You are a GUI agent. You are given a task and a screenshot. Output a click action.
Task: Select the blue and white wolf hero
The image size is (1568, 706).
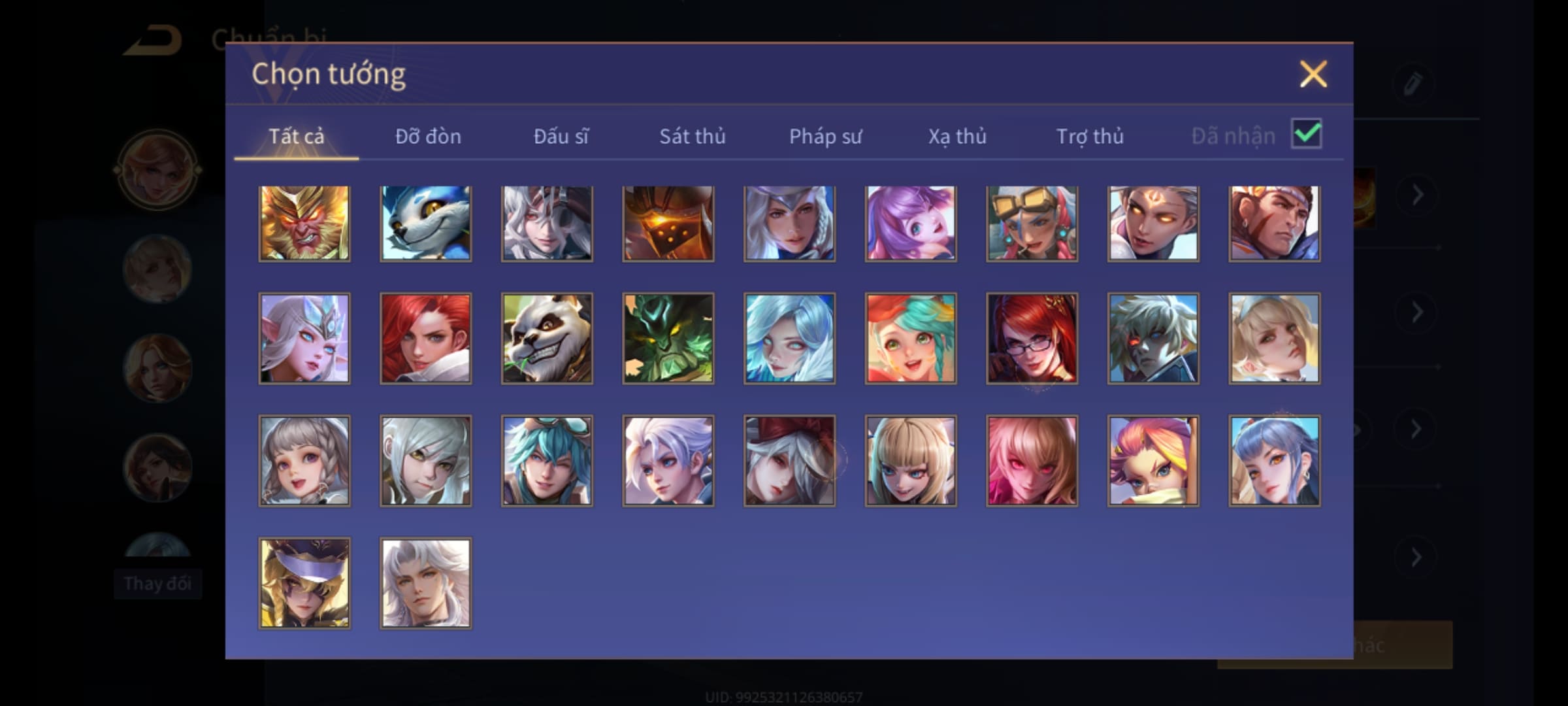pyautogui.click(x=425, y=224)
